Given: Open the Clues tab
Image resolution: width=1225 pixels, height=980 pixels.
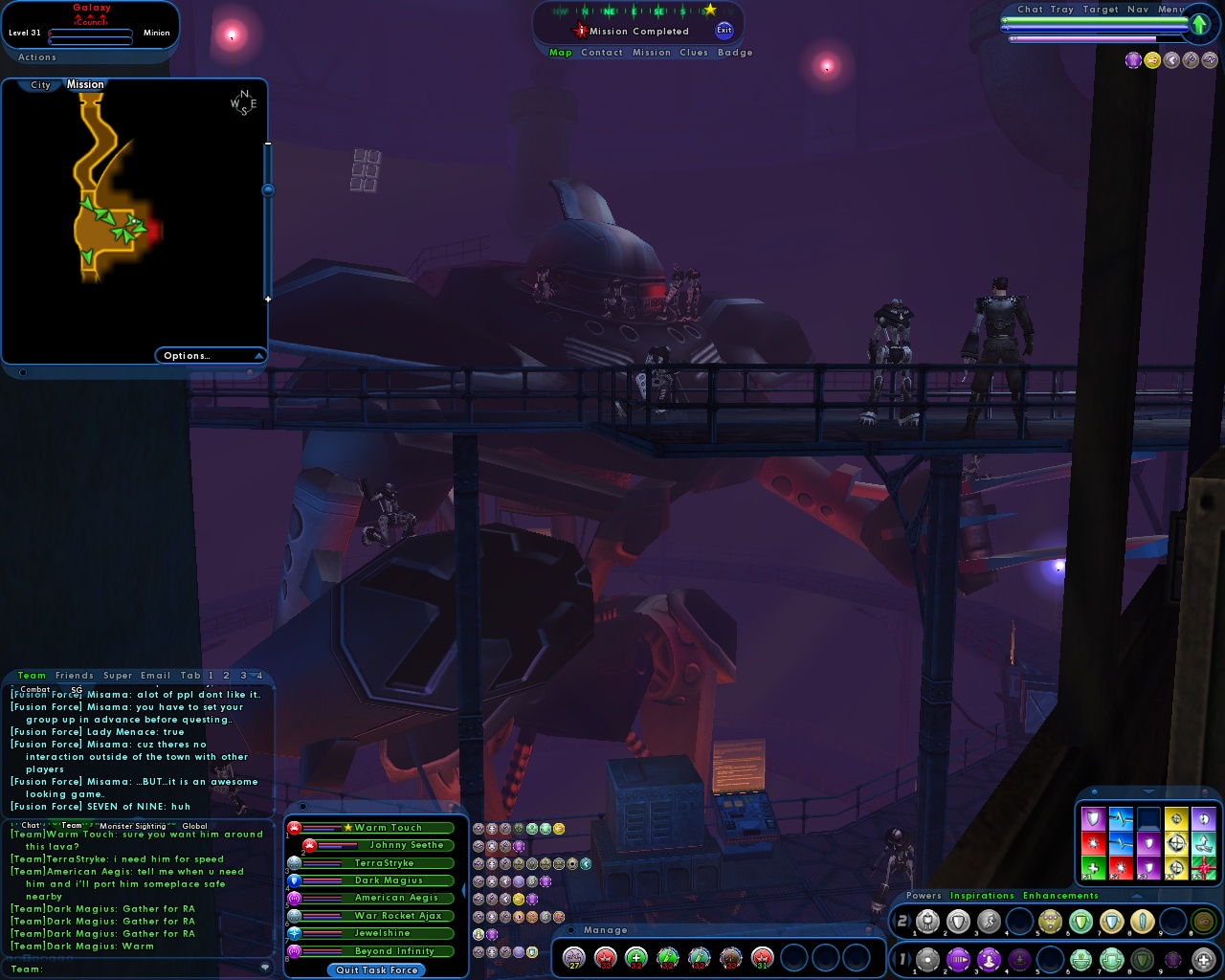Looking at the screenshot, I should pyautogui.click(x=694, y=53).
